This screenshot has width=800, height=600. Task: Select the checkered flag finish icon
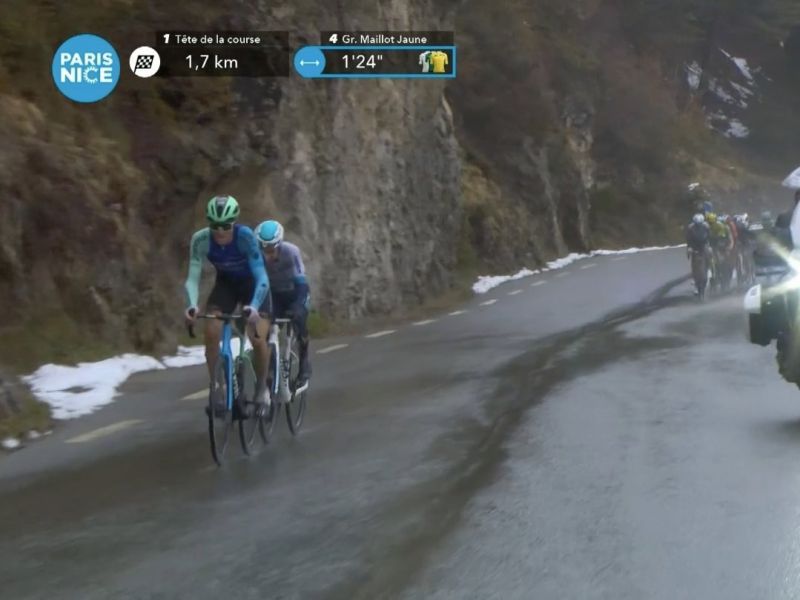tap(145, 62)
